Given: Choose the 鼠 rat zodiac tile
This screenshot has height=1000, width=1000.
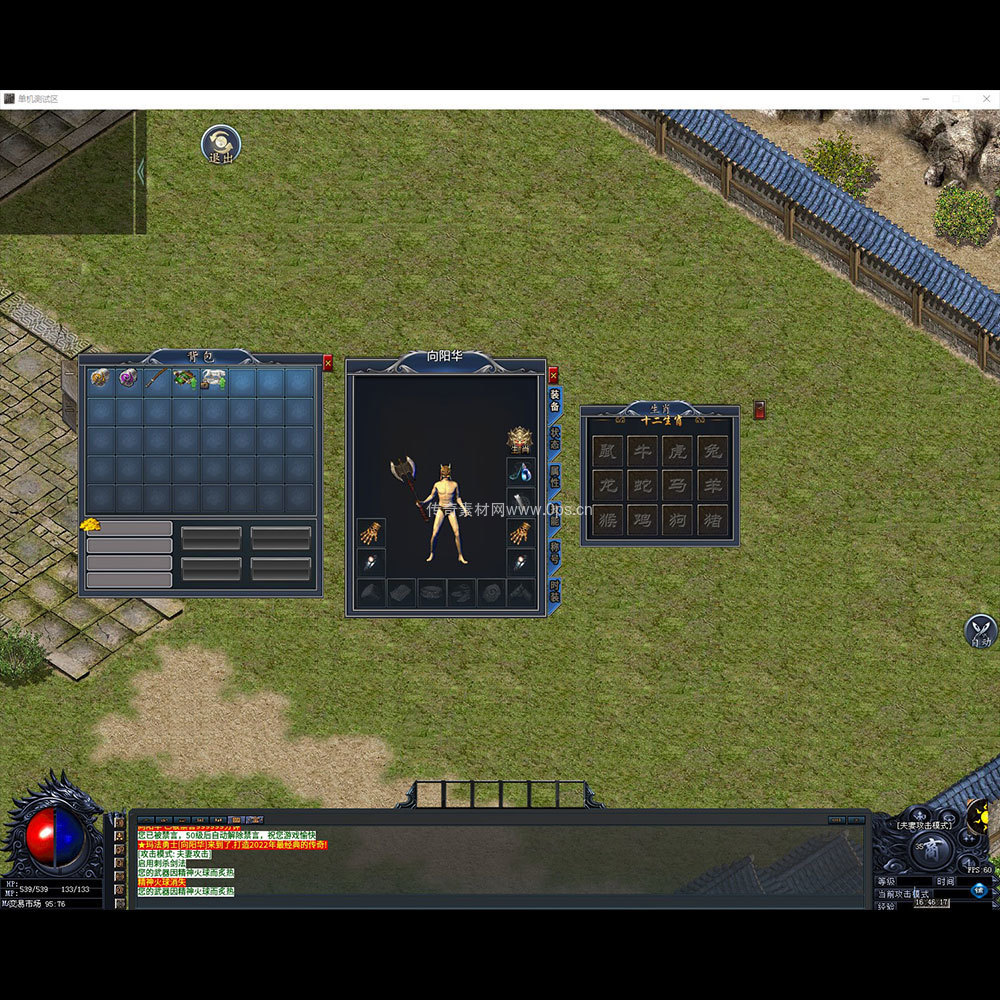Looking at the screenshot, I should pyautogui.click(x=607, y=450).
